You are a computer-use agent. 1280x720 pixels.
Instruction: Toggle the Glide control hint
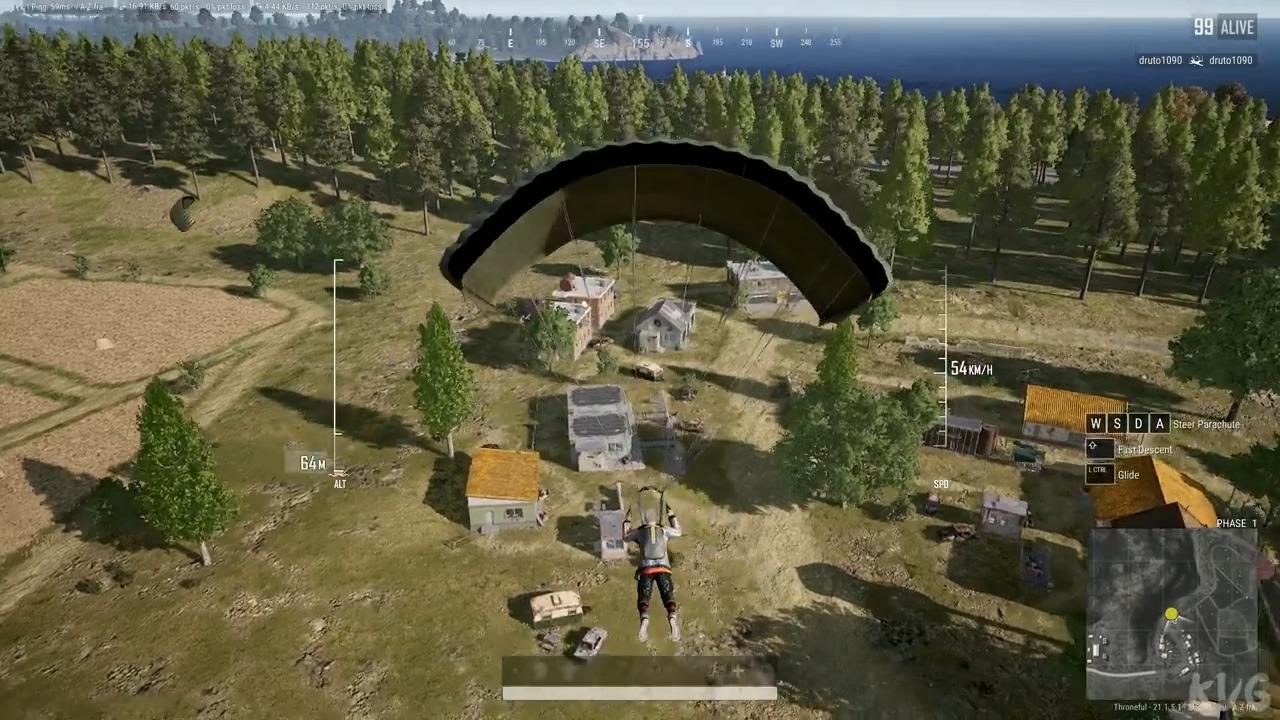pos(1128,474)
